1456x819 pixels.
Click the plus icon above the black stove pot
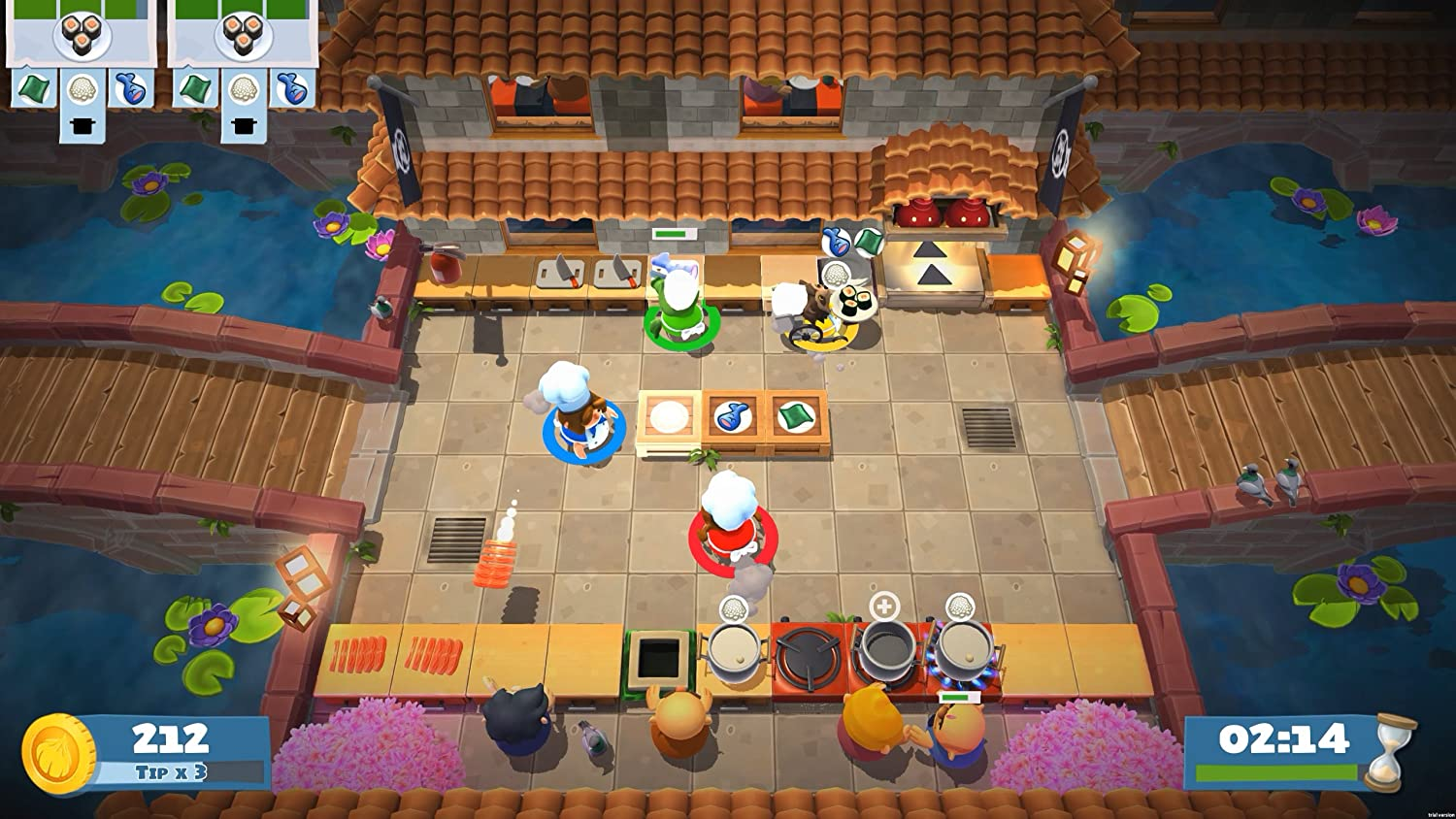coord(884,606)
